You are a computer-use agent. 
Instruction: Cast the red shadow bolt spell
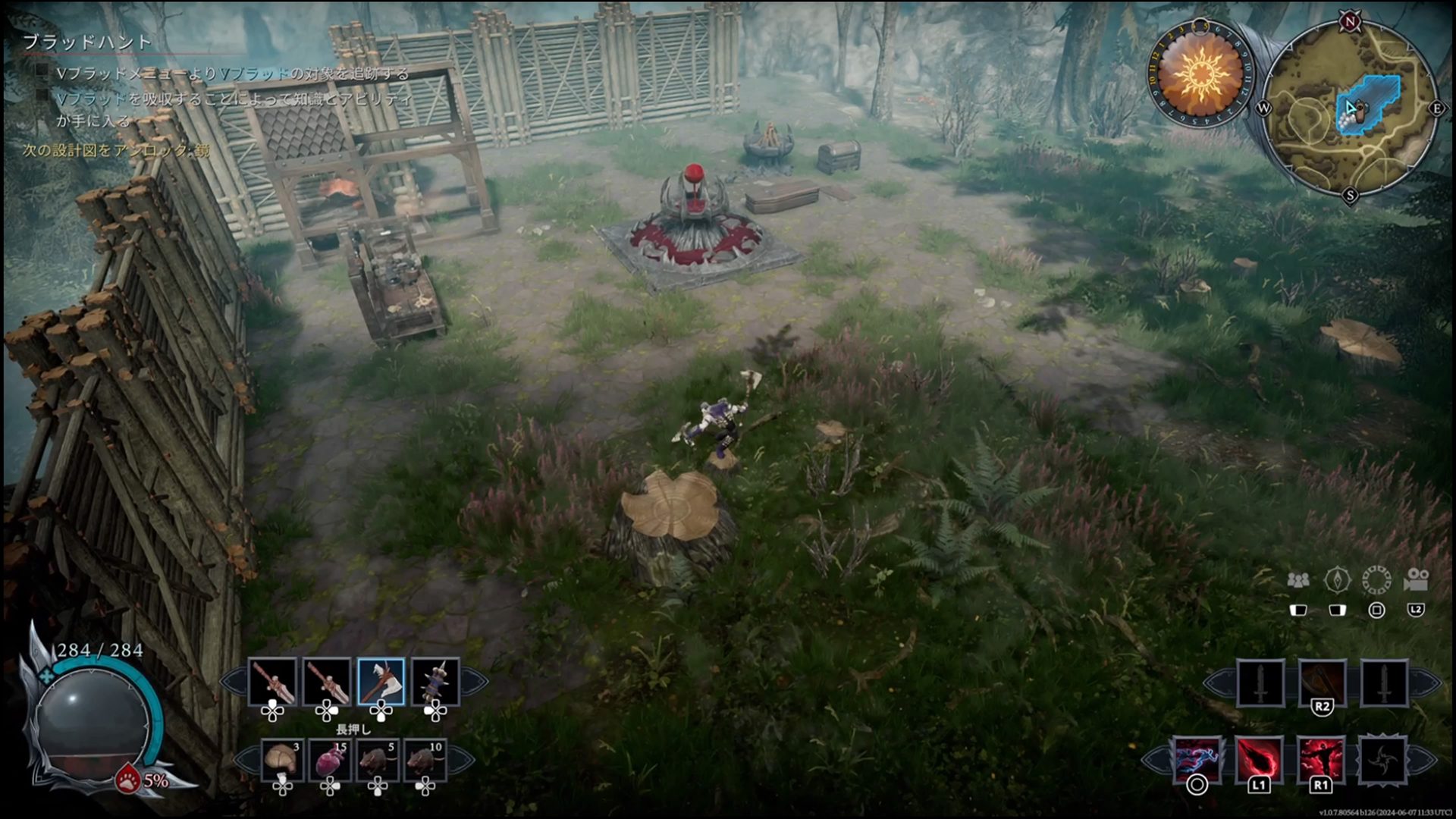(1259, 760)
